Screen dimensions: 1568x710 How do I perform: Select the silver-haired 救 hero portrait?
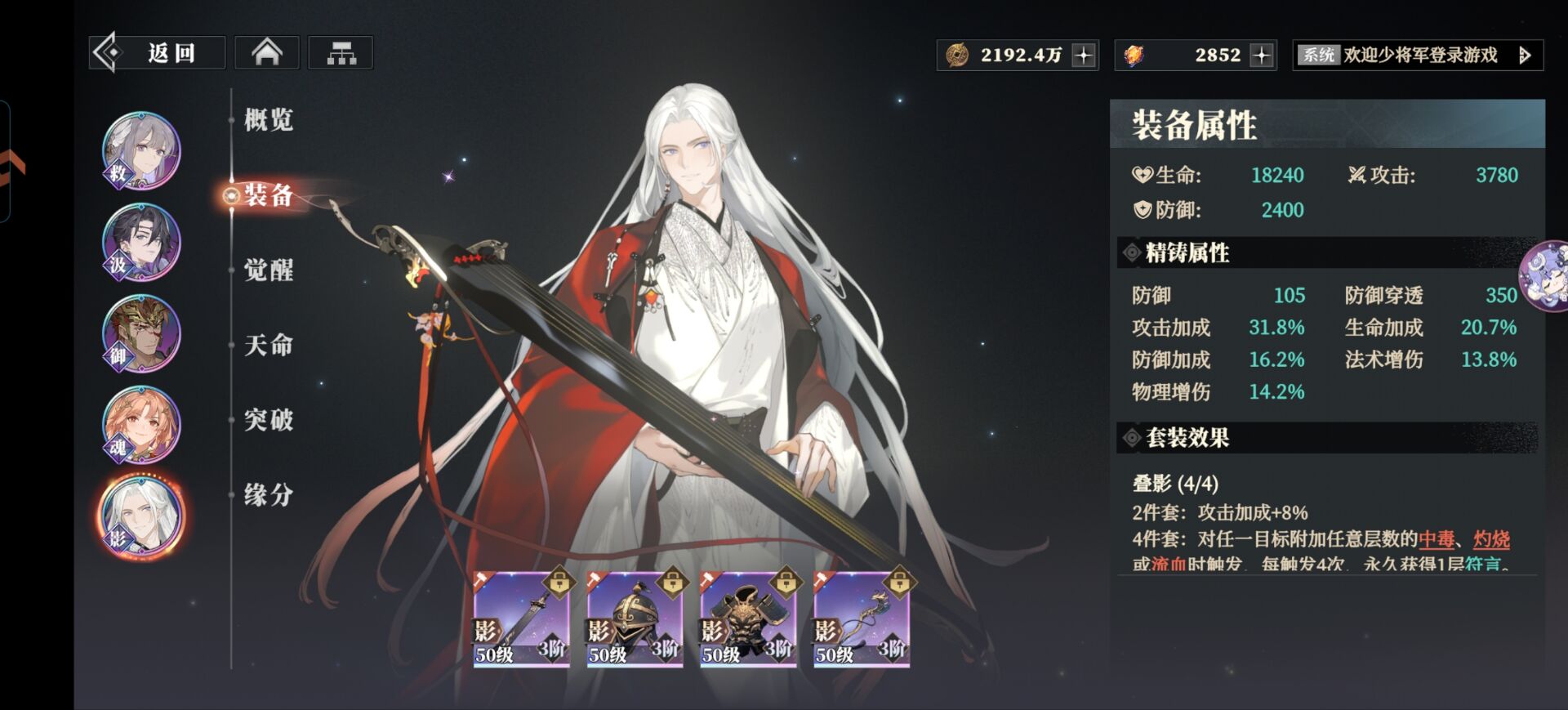[x=141, y=151]
